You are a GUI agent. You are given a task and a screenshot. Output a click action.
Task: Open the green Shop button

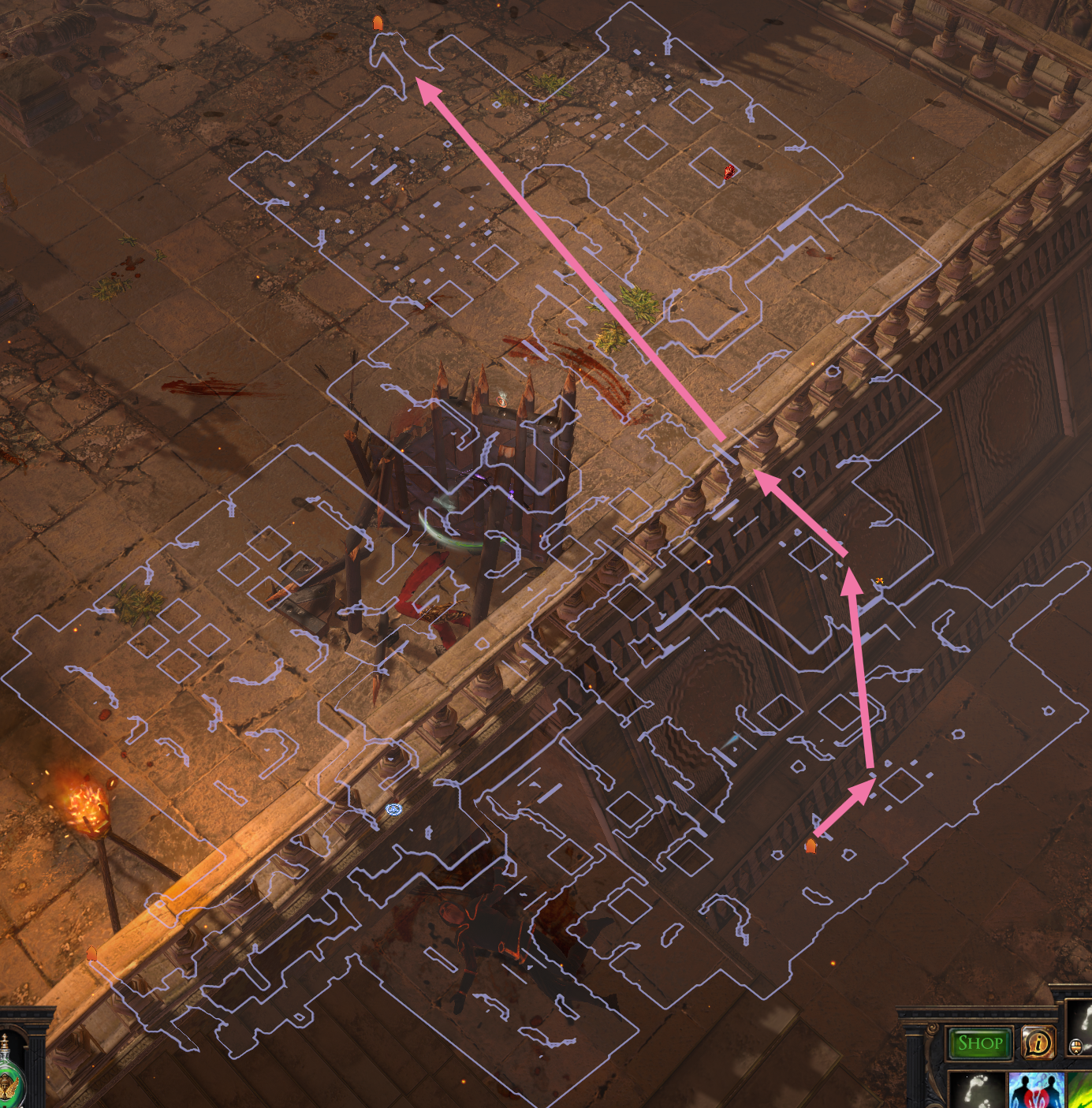tap(980, 1043)
